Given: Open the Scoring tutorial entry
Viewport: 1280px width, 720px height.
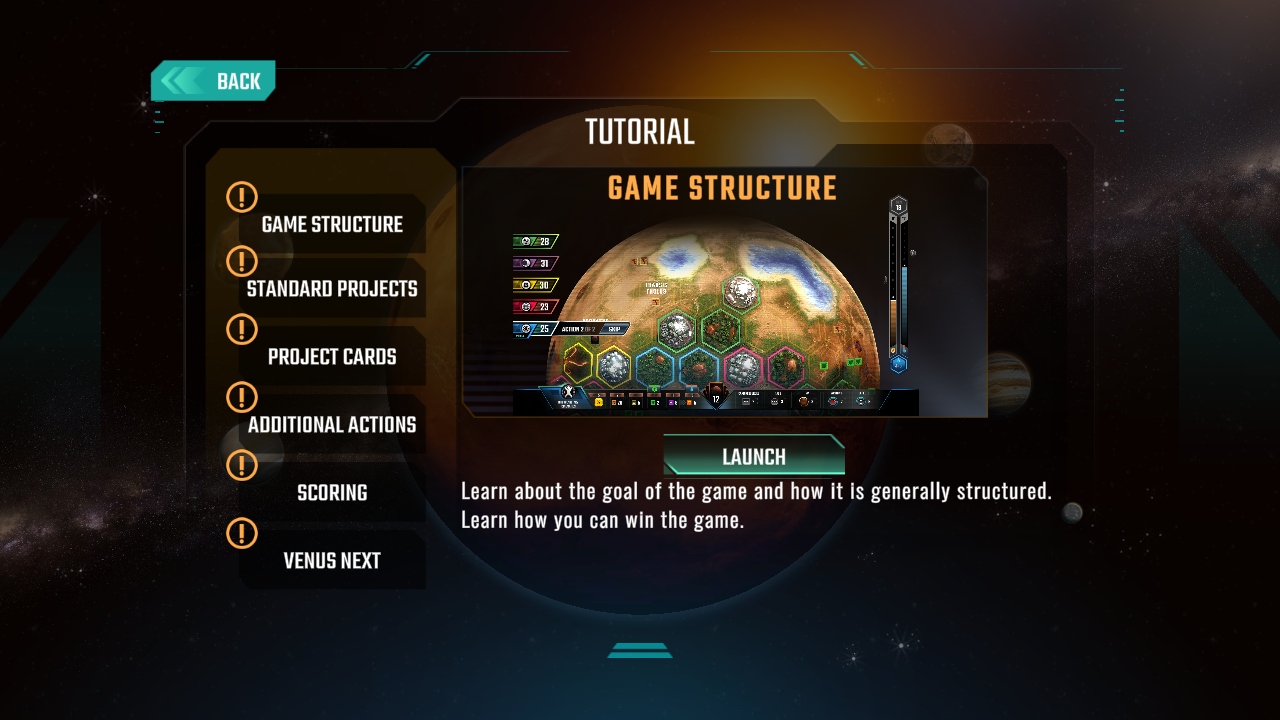Looking at the screenshot, I should 332,493.
